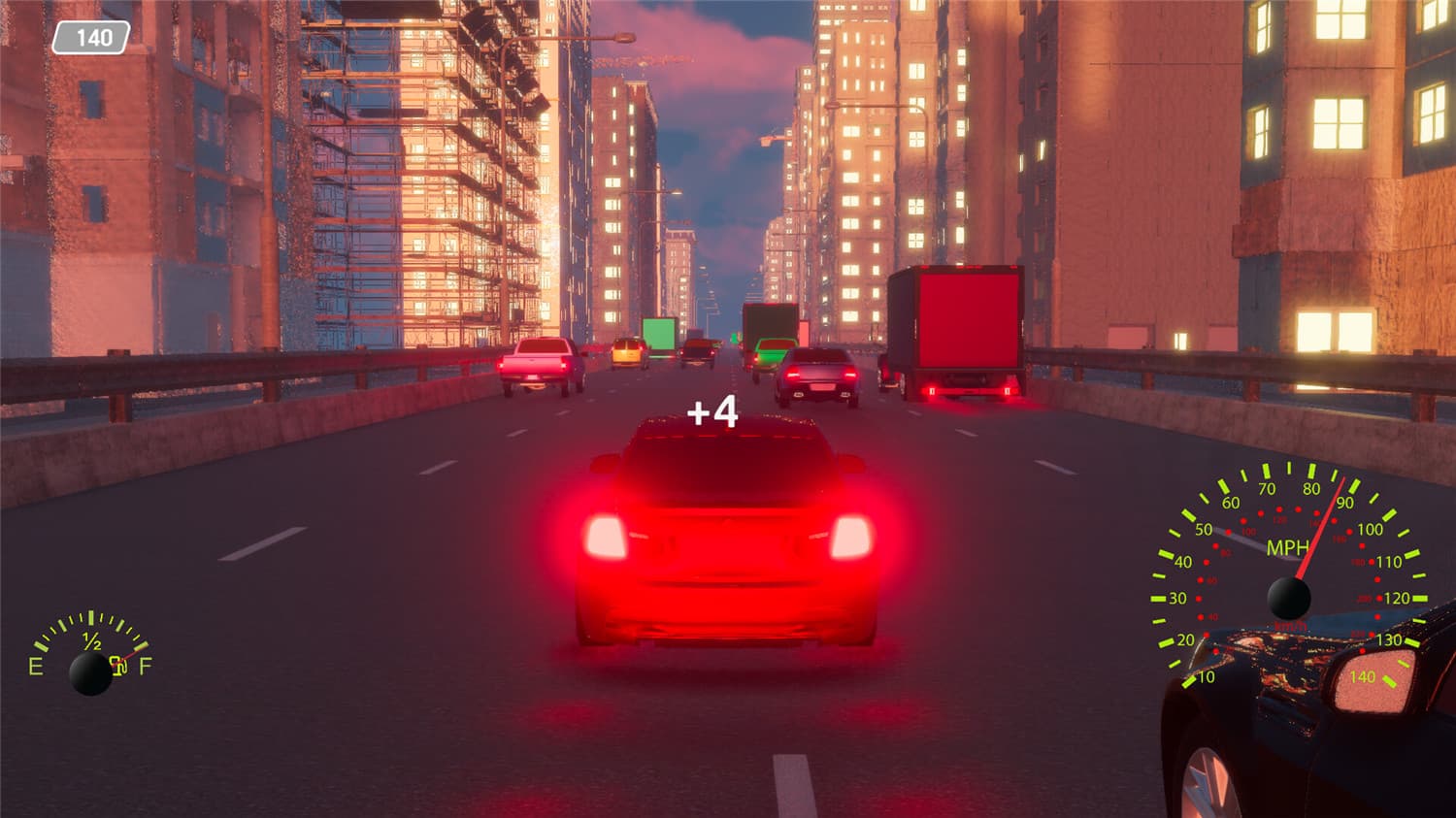Click the half-tank mark on fuel gauge
The width and height of the screenshot is (1456, 818).
coord(90,639)
